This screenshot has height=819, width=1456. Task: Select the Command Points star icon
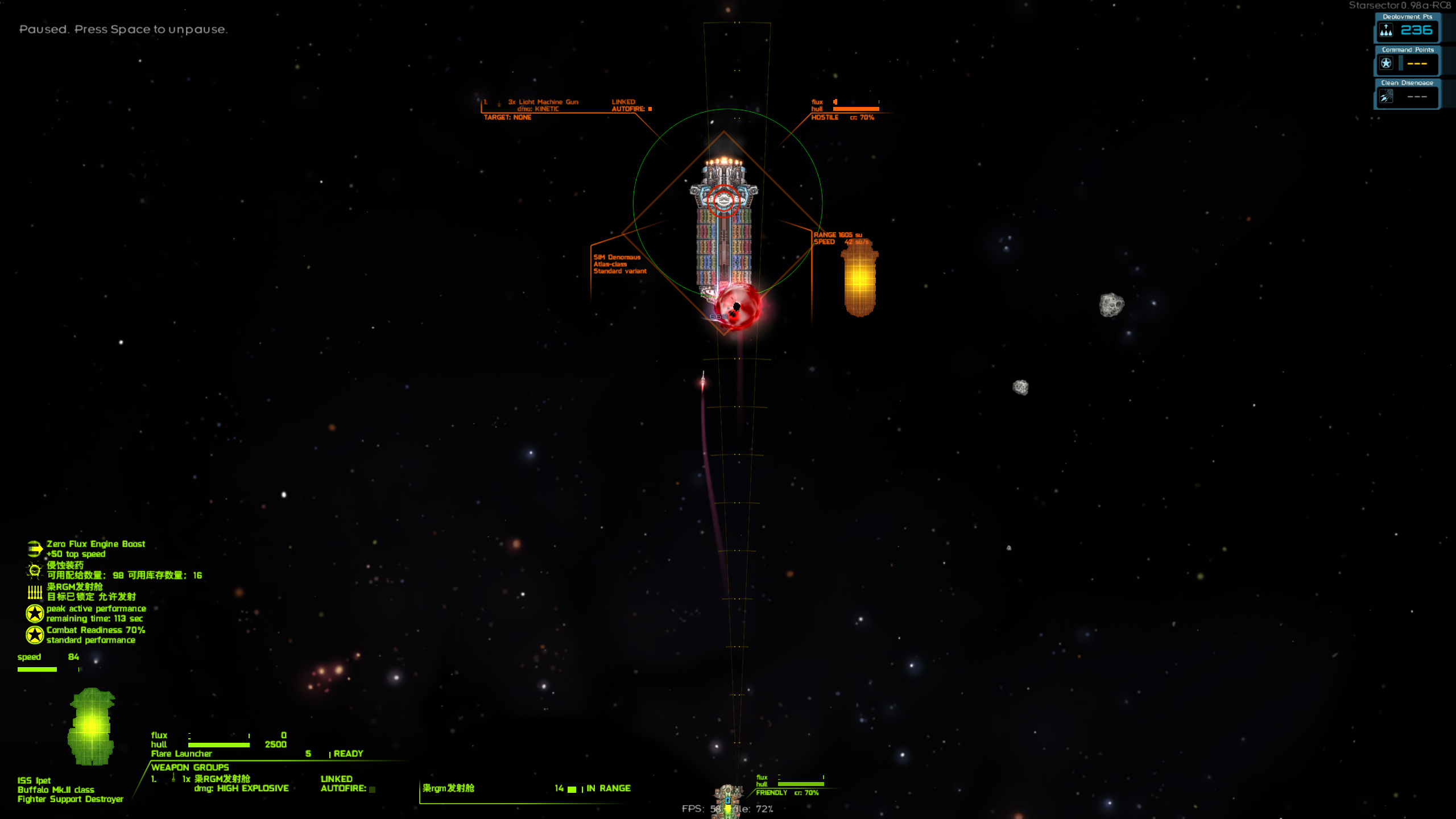(1386, 63)
